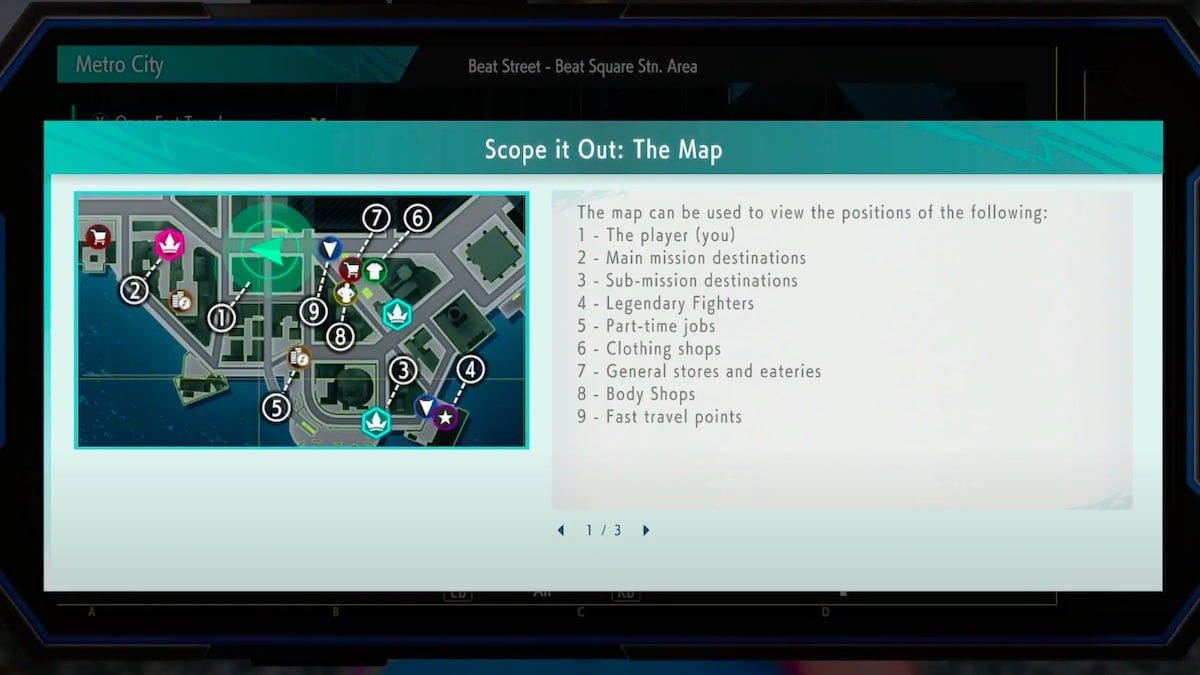Click the yellow Body Shop marker
The width and height of the screenshot is (1200, 675).
(x=346, y=293)
